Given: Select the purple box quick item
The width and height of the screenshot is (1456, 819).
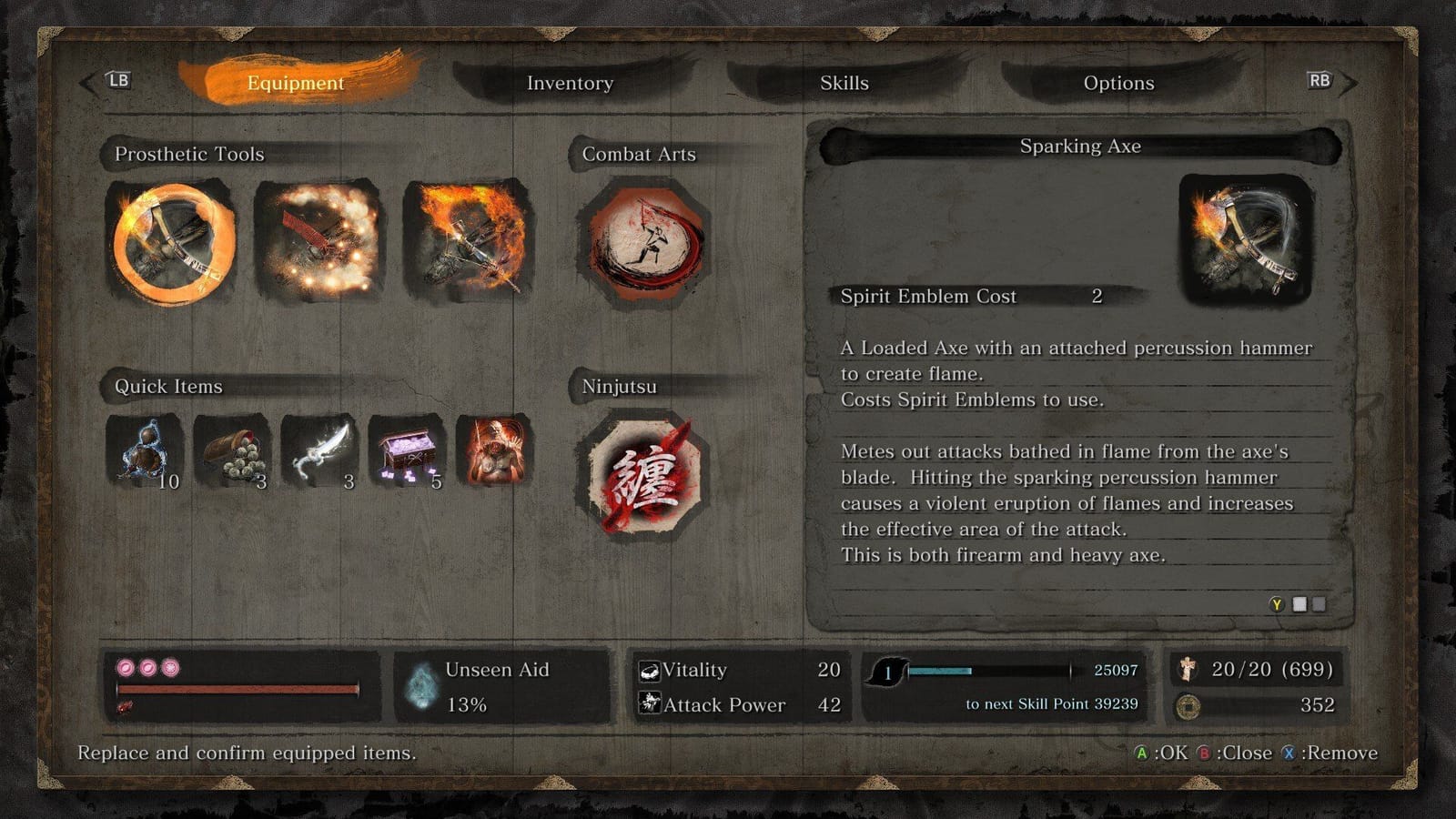Looking at the screenshot, I should coord(407,452).
